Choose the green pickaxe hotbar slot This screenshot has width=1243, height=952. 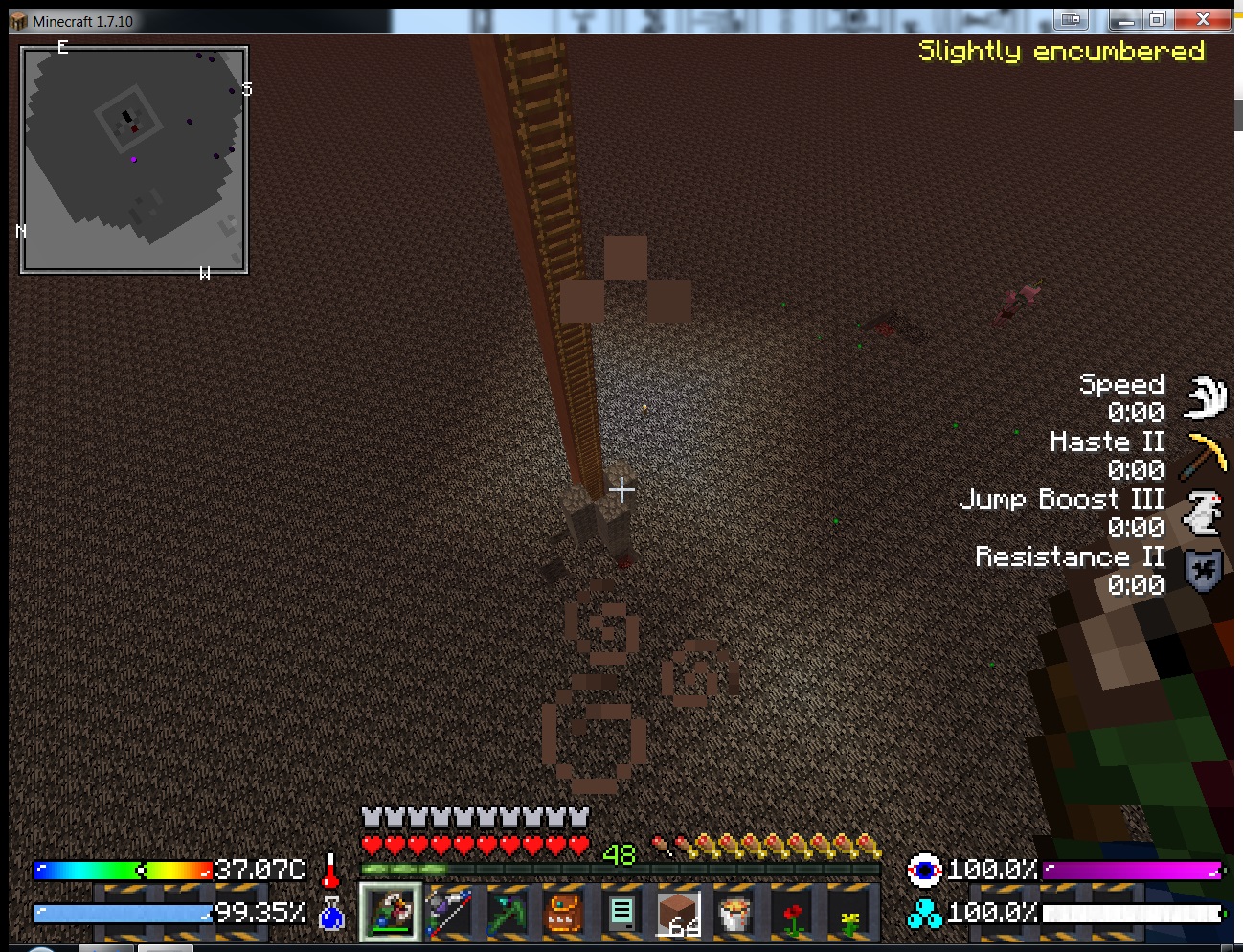[506, 913]
